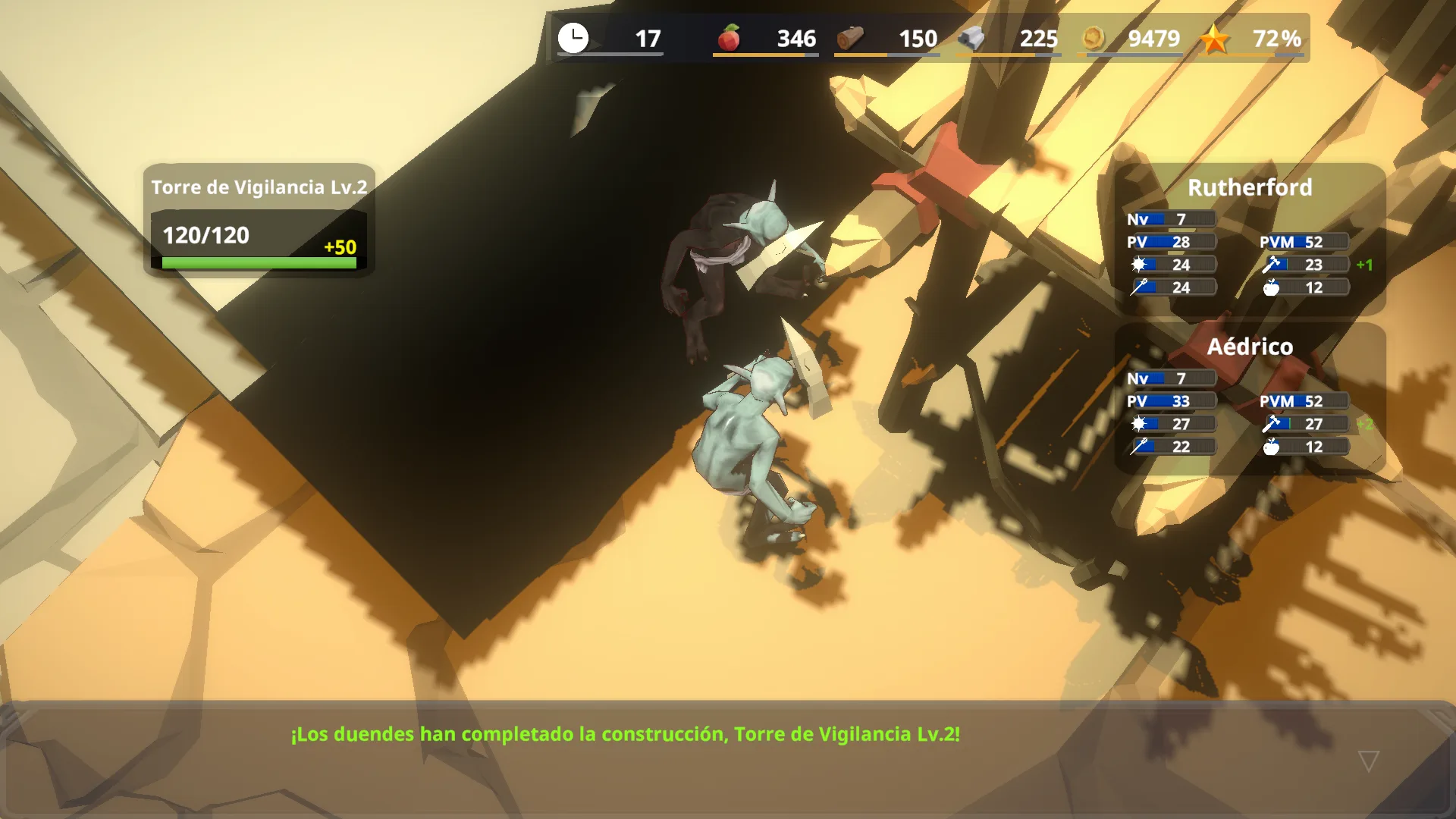Select the Rutherford character panel
This screenshot has height=819, width=1456.
click(1249, 238)
